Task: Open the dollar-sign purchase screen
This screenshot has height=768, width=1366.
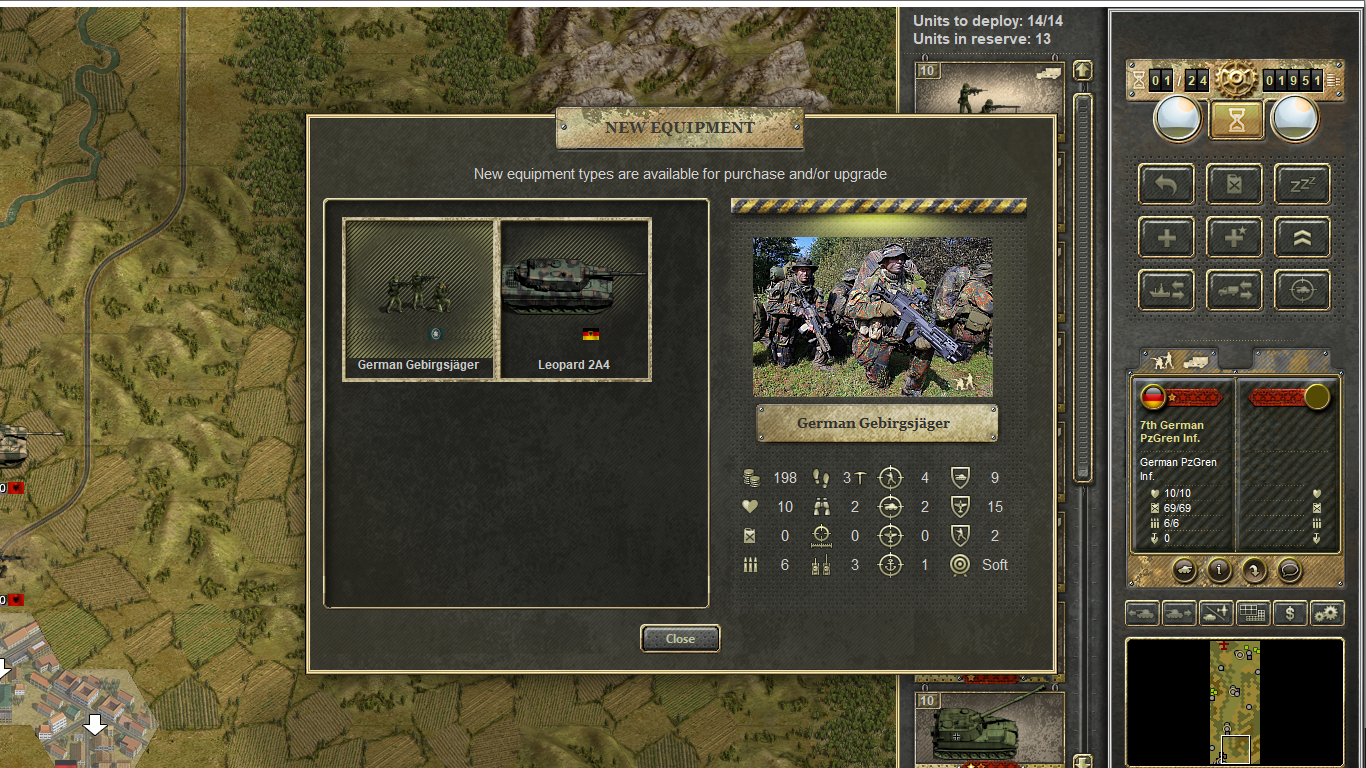Action: [x=1290, y=613]
